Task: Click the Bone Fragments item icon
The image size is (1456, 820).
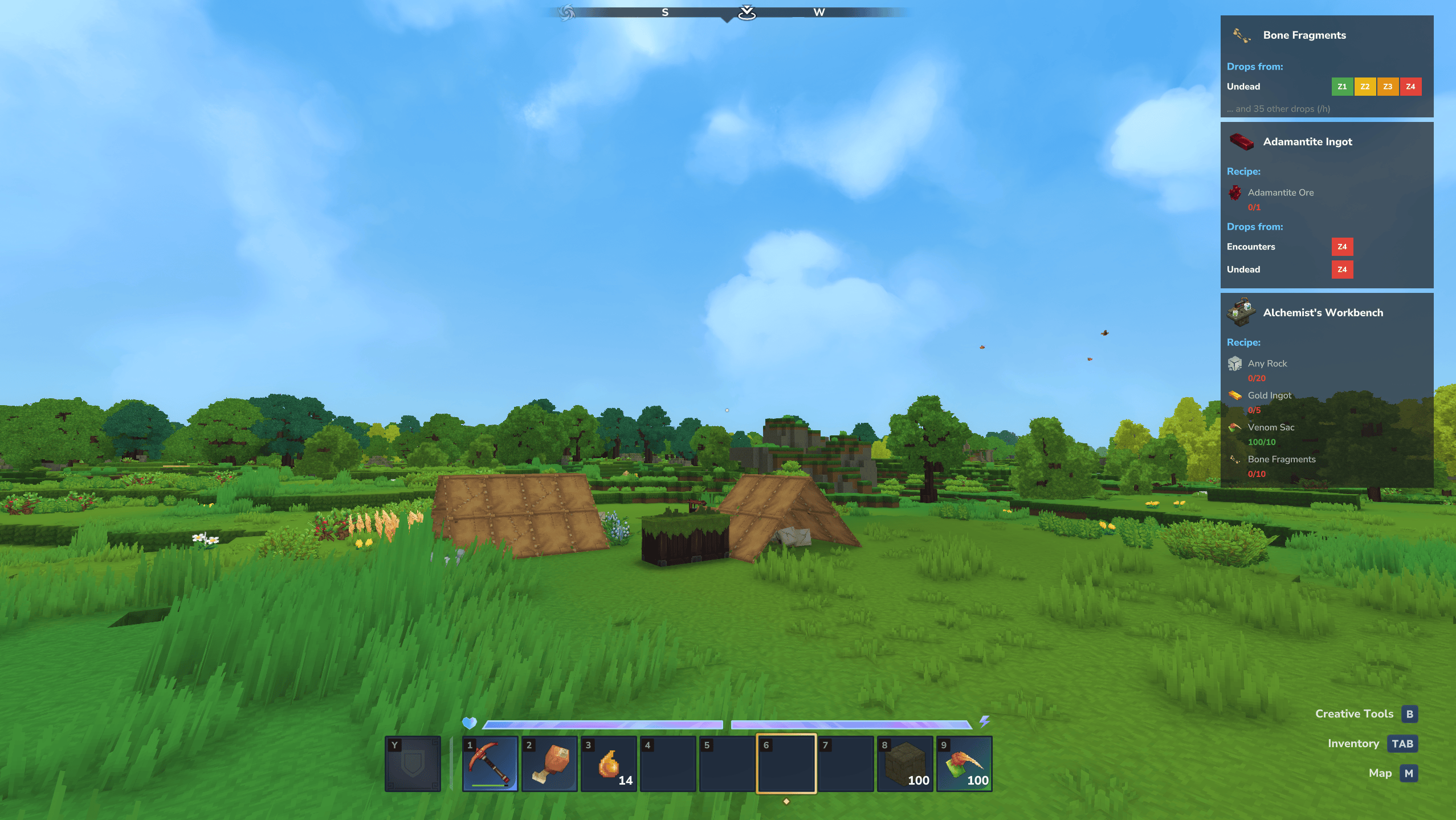Action: pyautogui.click(x=1240, y=35)
